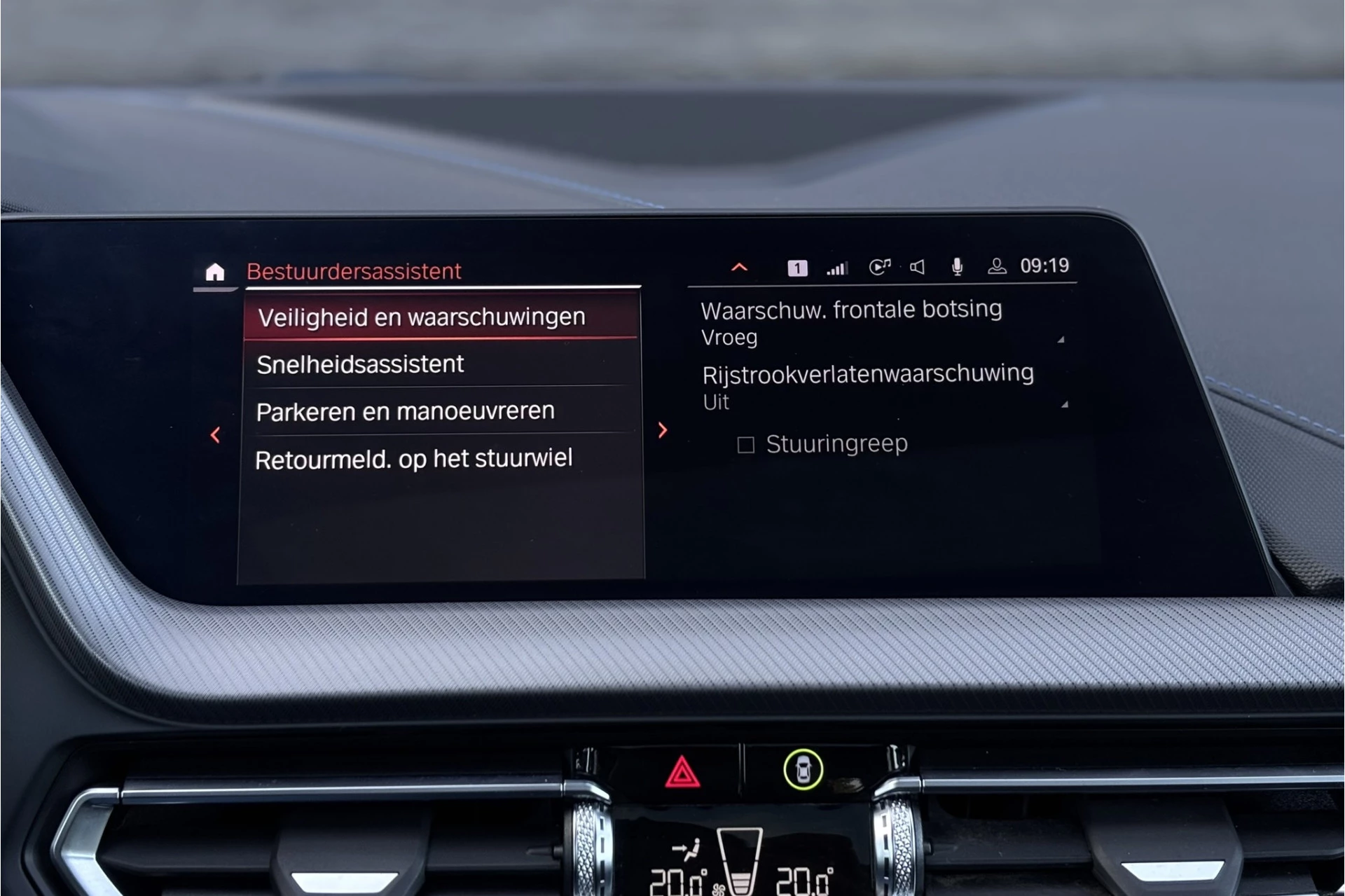Viewport: 1345px width, 896px height.
Task: Select the microphone icon in status bar
Action: coord(957,266)
